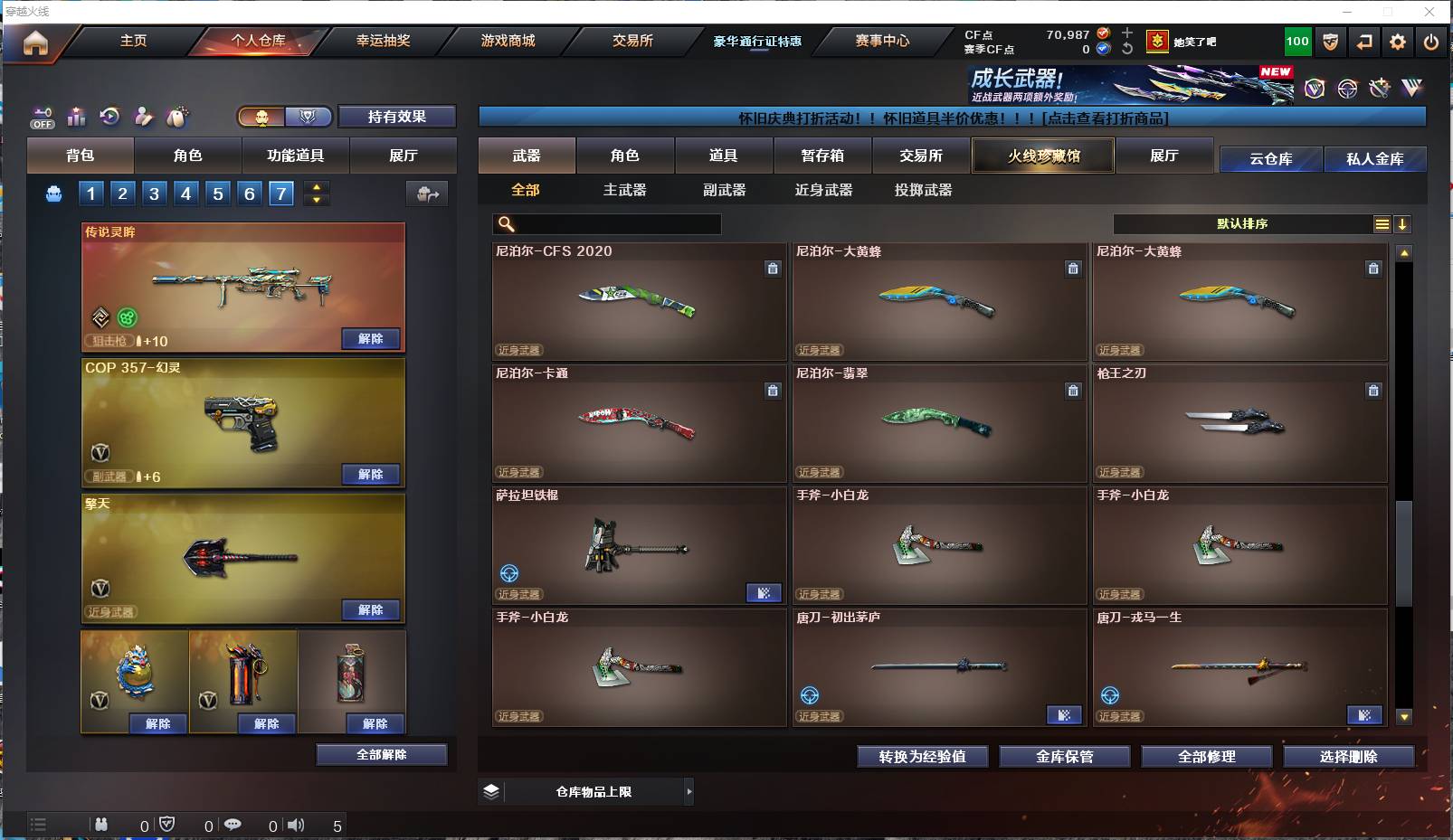Switch to the 近身武器 weapon tab

(x=824, y=191)
